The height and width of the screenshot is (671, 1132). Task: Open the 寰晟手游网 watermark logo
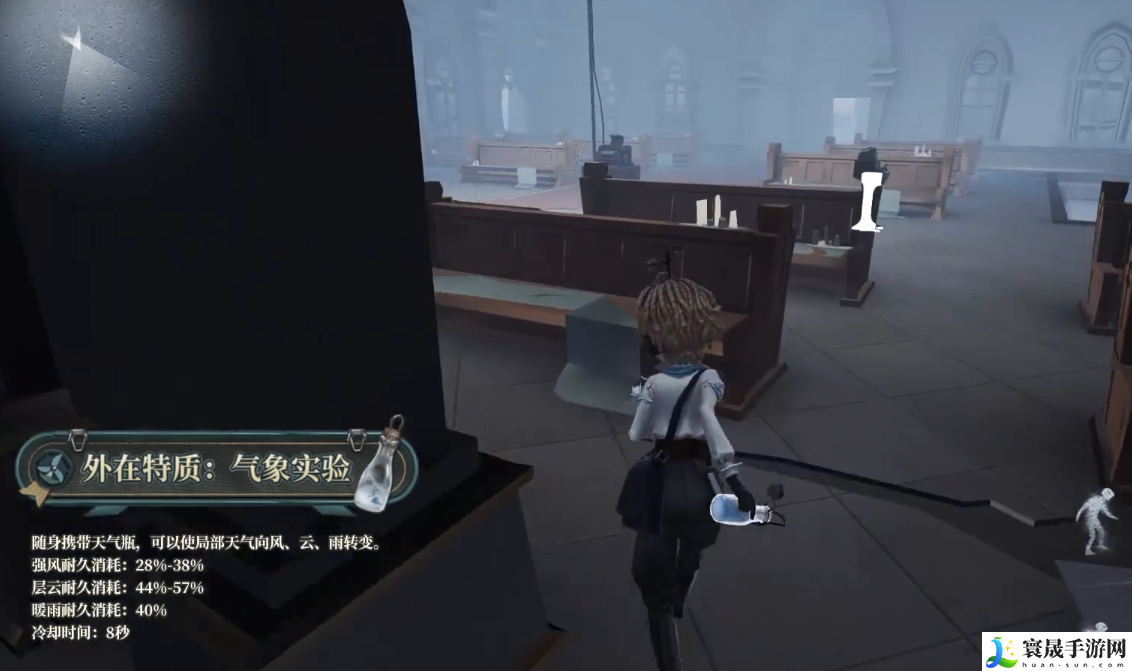(x=1056, y=651)
